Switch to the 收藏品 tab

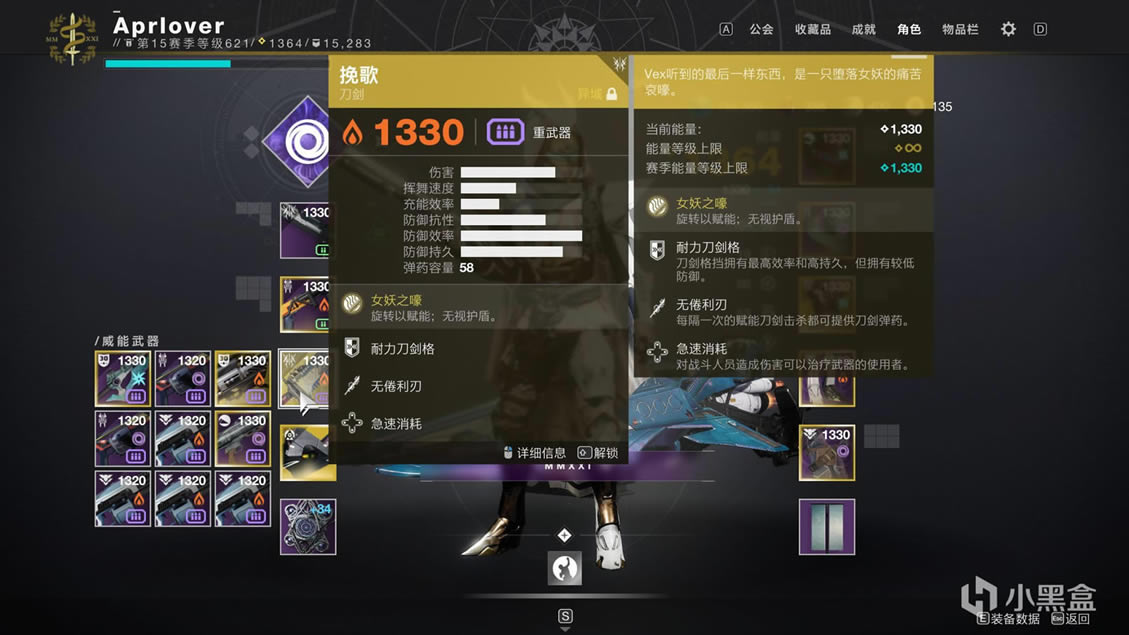[x=812, y=29]
